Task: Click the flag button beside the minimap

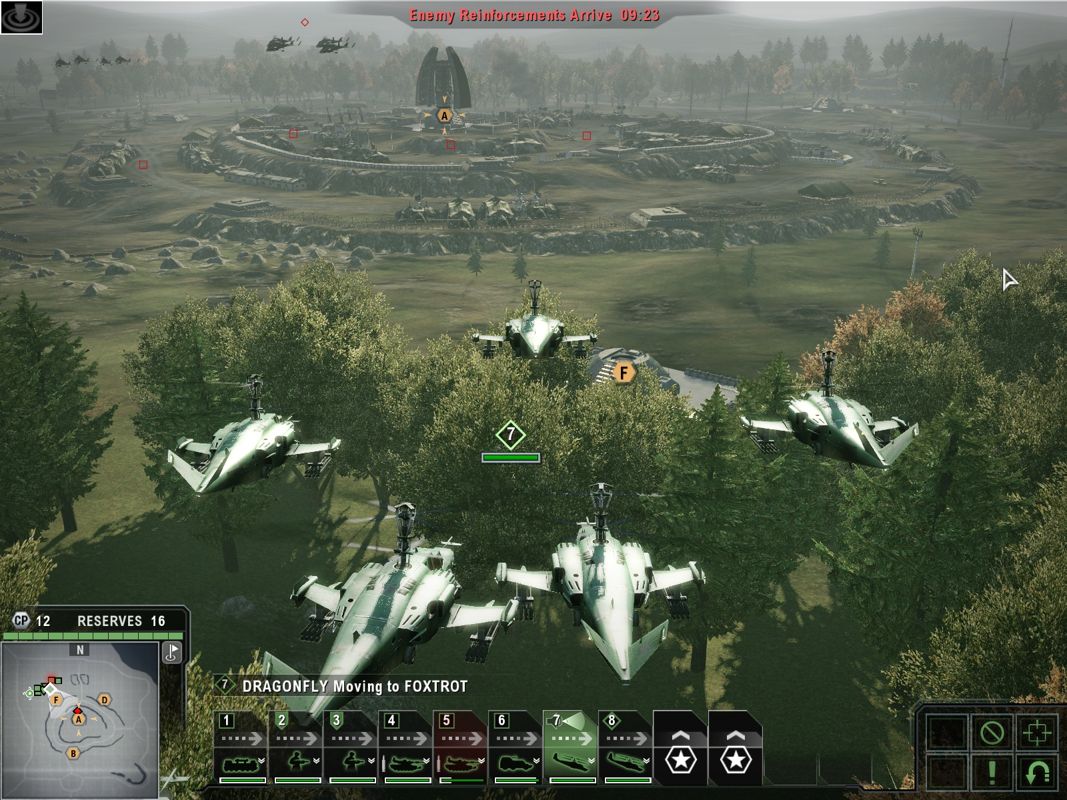Action: 172,652
